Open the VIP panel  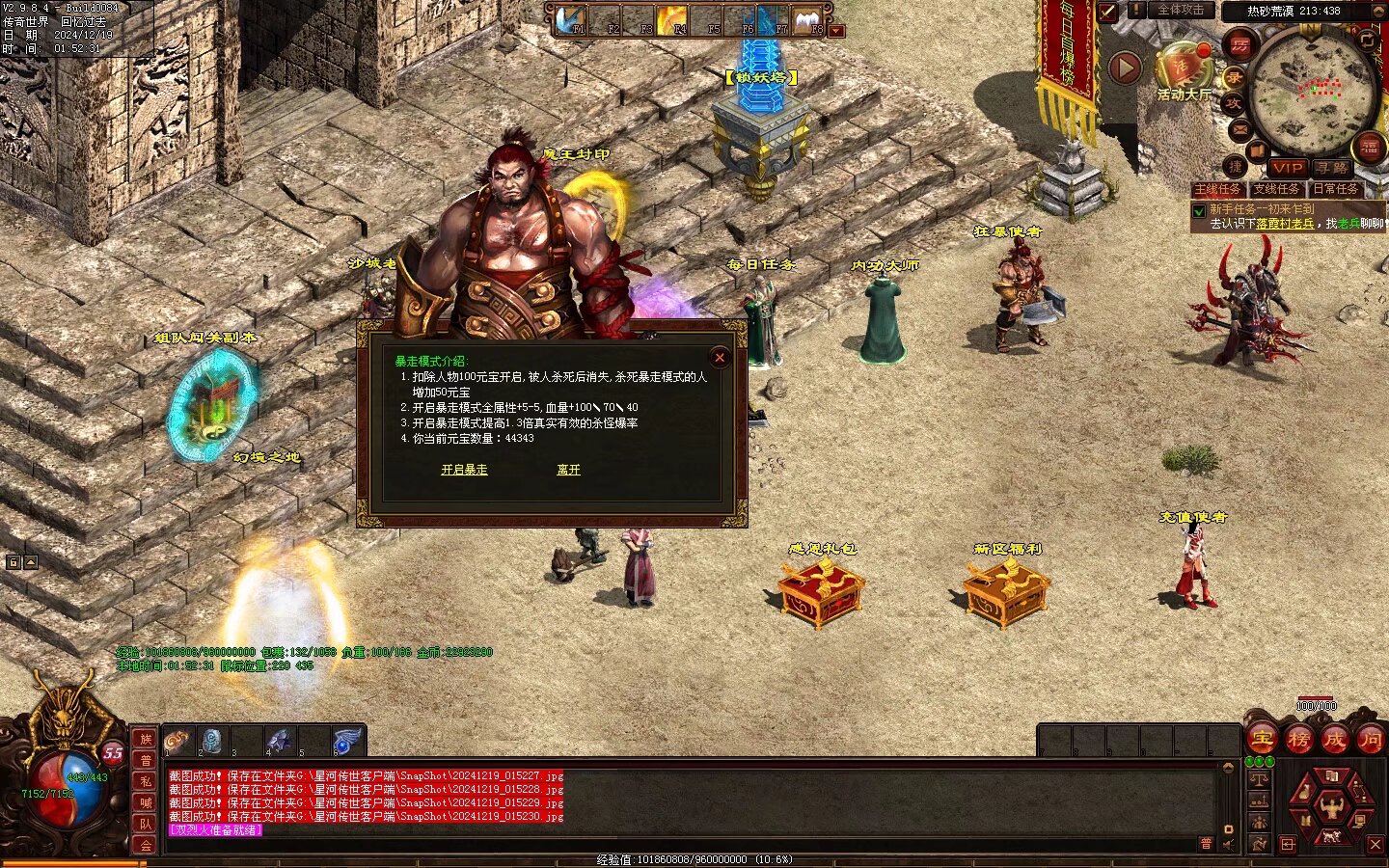1288,168
